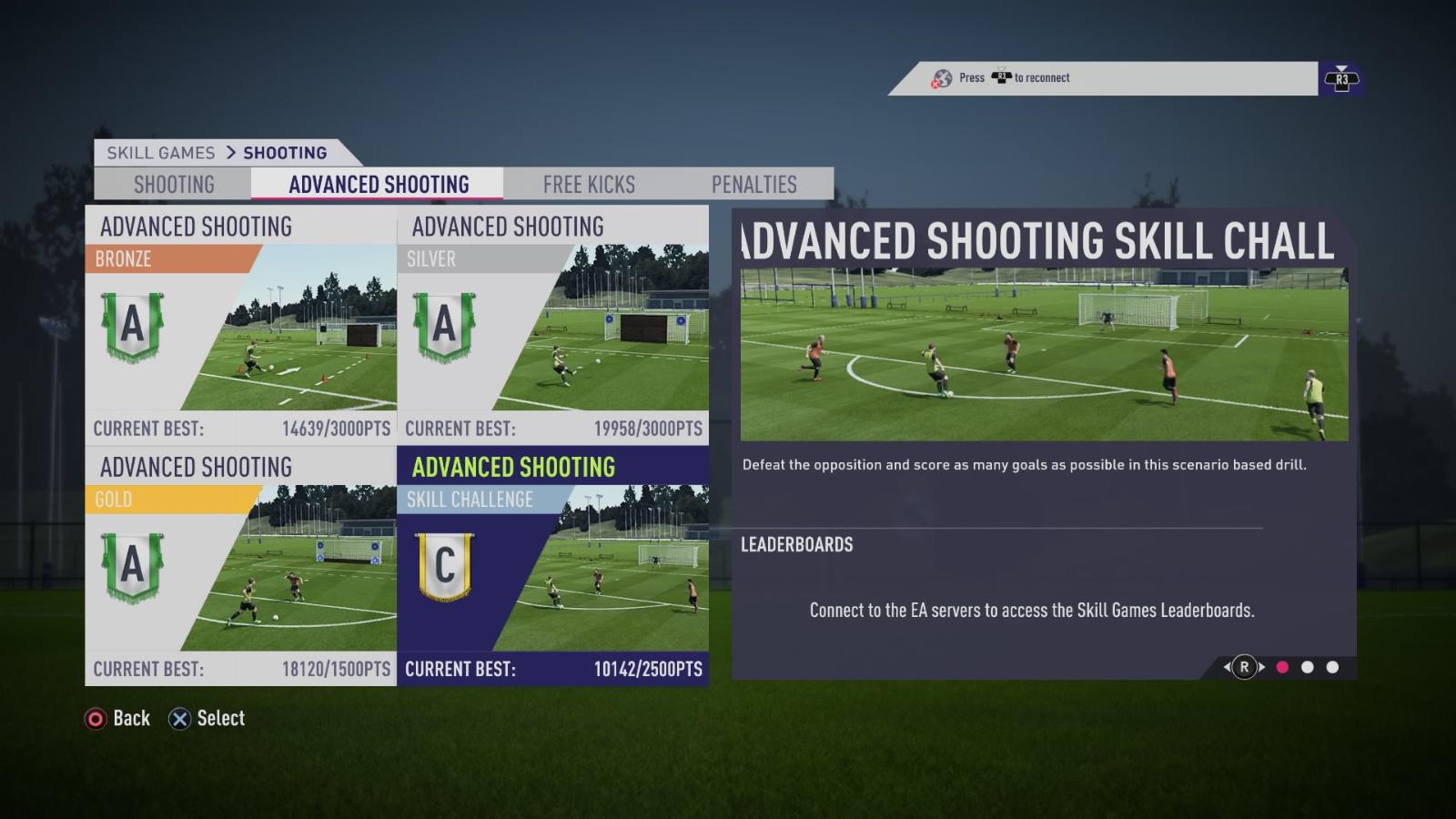The width and height of the screenshot is (1456, 819).
Task: Switch to the Penalties tab
Action: [753, 185]
